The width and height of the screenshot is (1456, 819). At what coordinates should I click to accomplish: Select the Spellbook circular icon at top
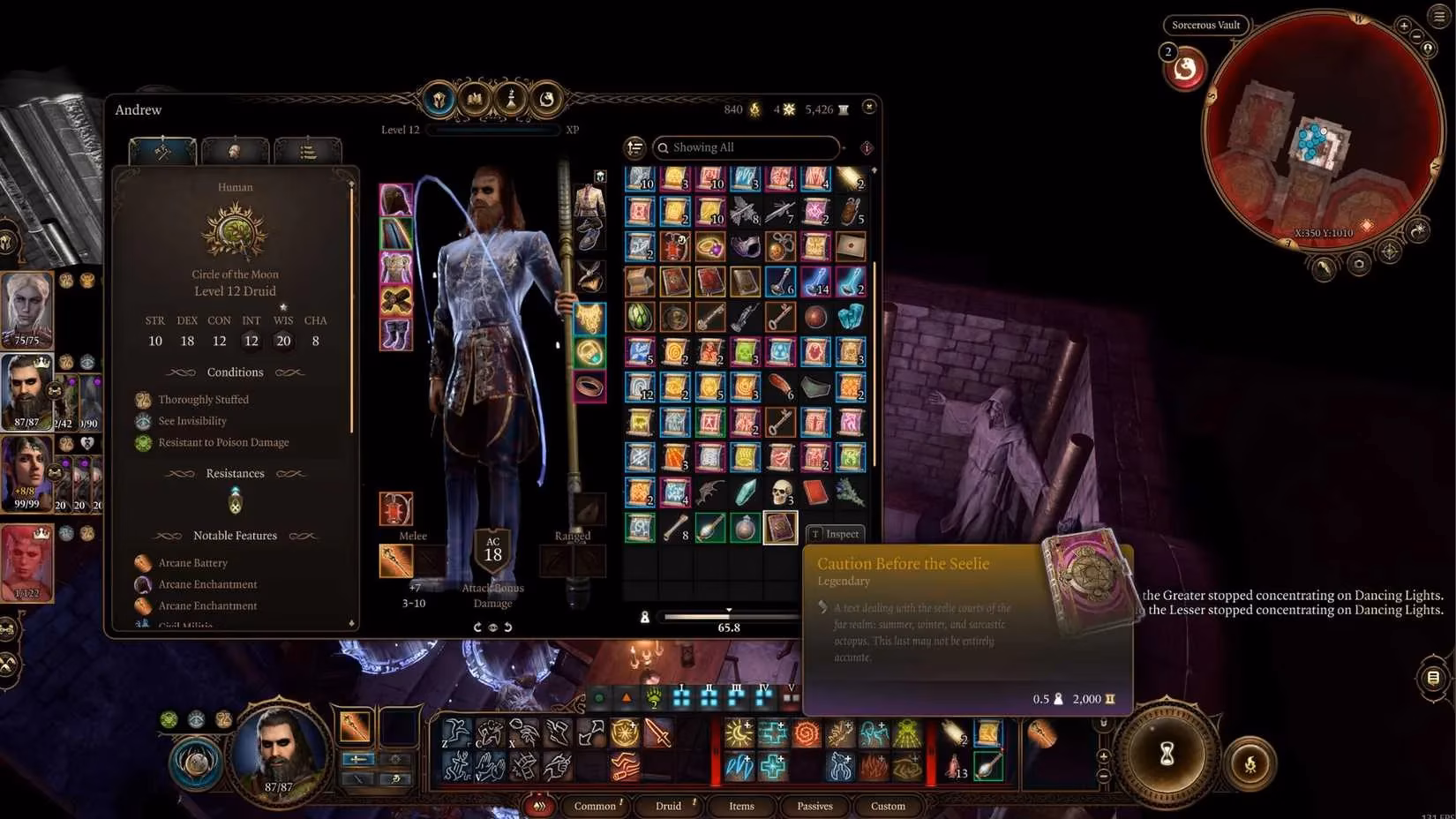tap(476, 100)
